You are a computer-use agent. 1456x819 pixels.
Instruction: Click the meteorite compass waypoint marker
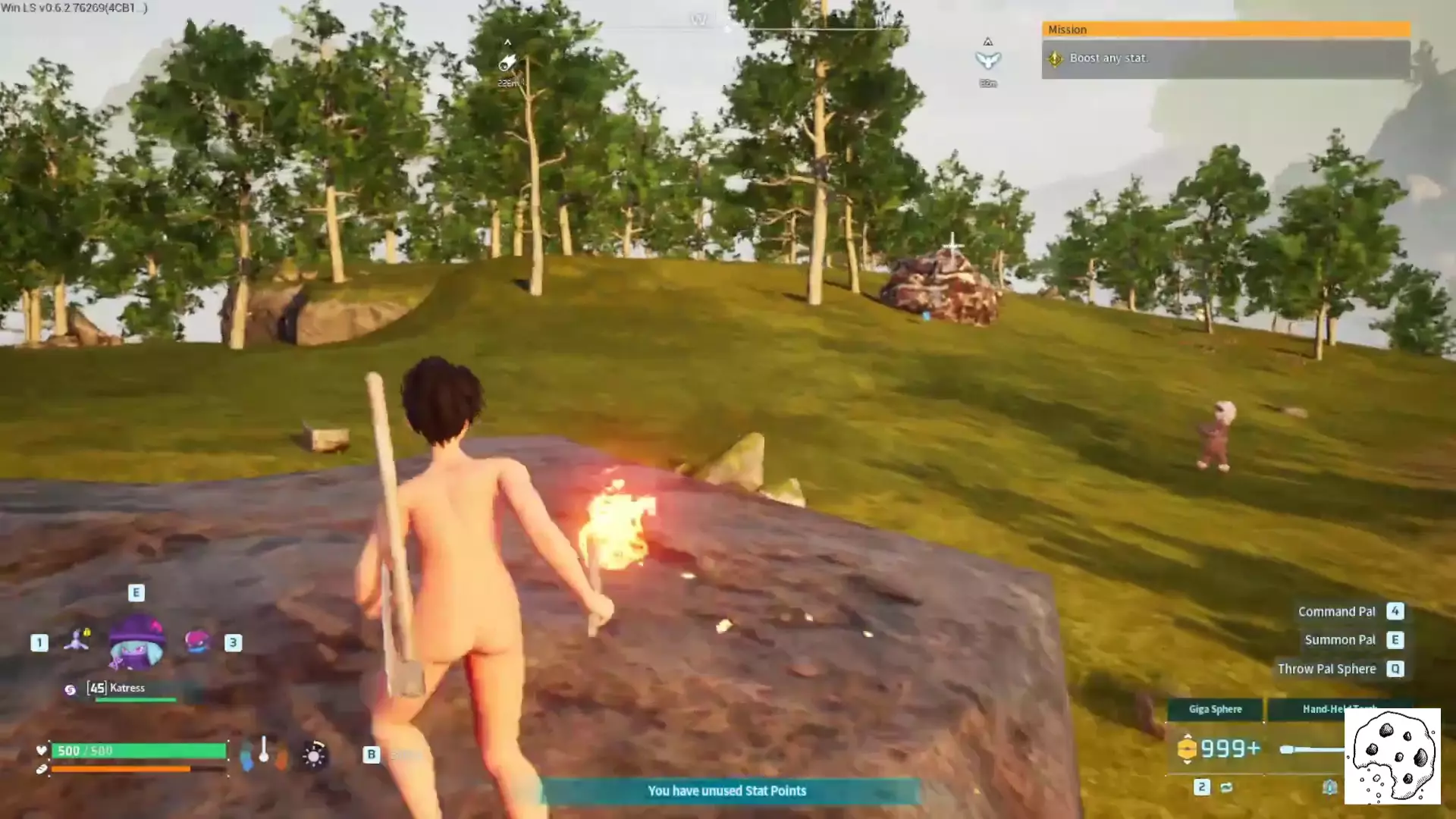pyautogui.click(x=507, y=62)
